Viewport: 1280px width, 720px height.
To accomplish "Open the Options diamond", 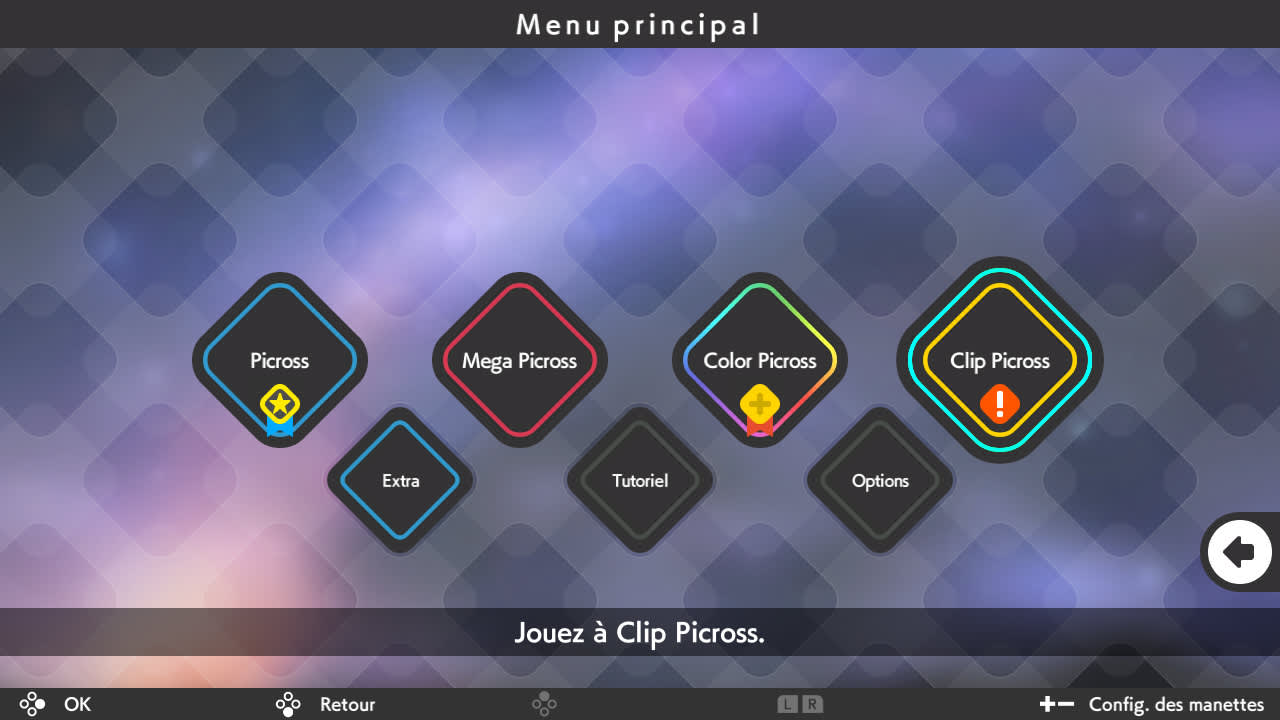I will coord(880,481).
